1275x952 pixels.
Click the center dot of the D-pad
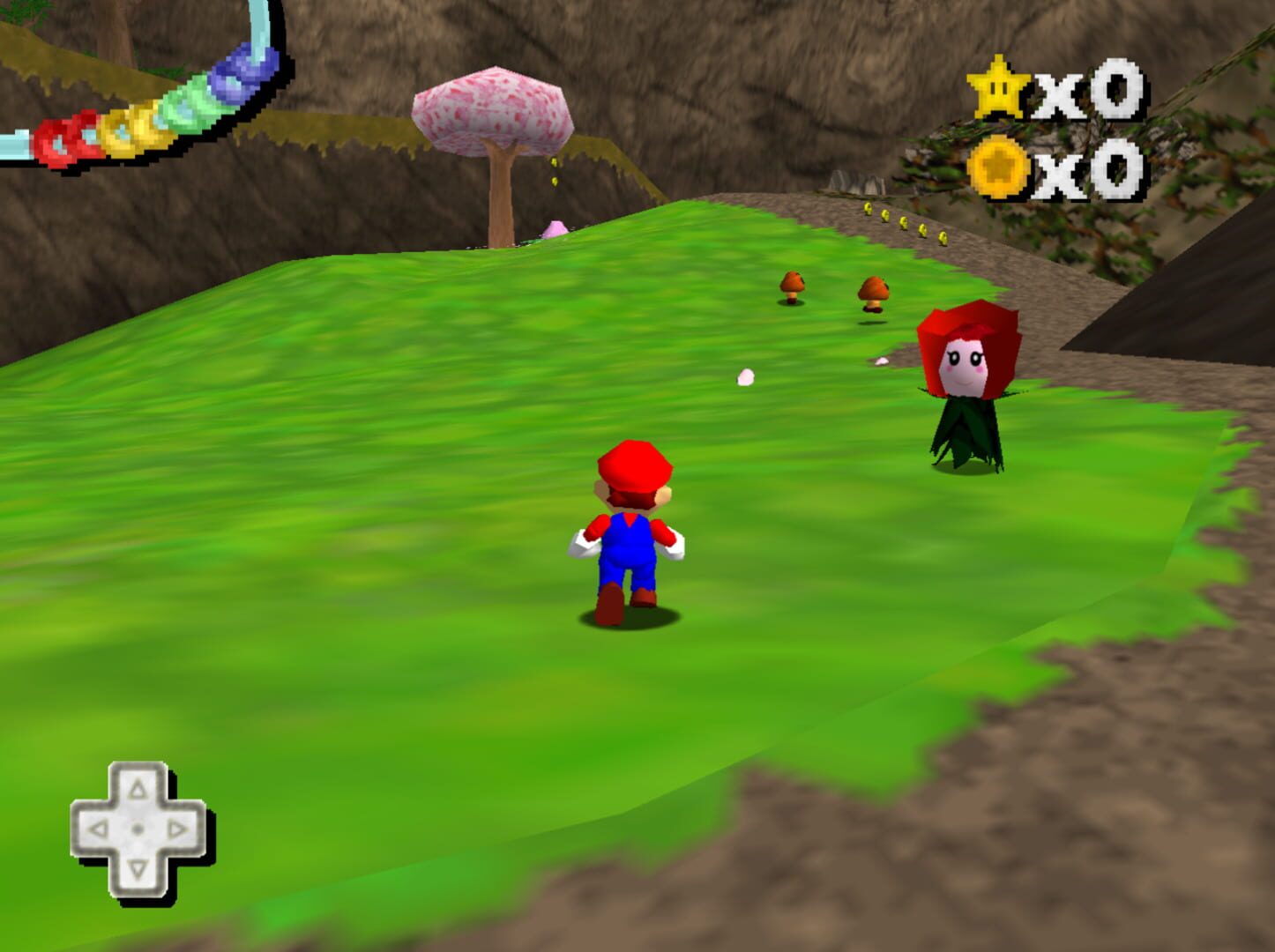tap(137, 827)
